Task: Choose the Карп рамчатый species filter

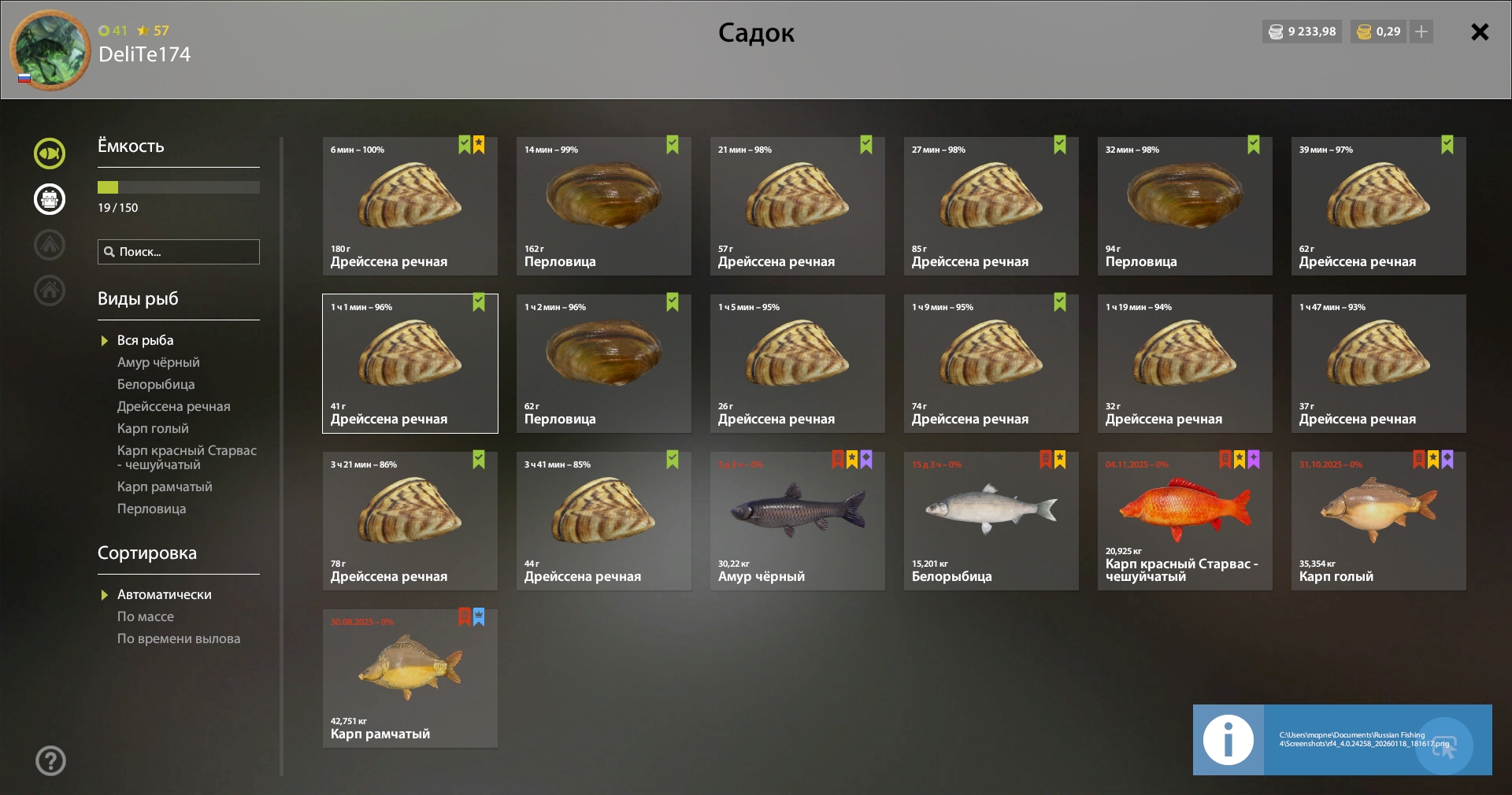Action: pyautogui.click(x=165, y=486)
